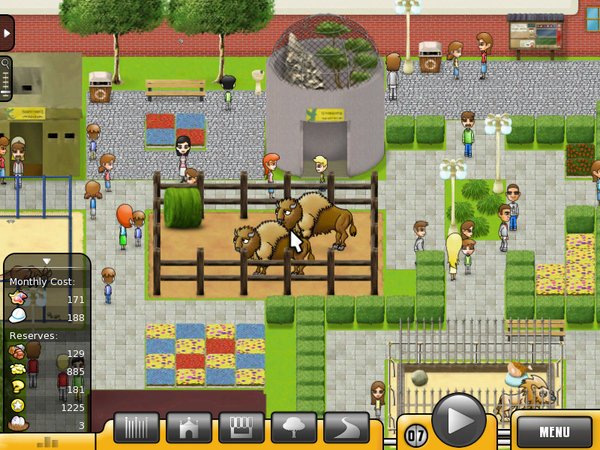600x450 pixels.
Task: Open the buildings build category
Action: pos(189,428)
